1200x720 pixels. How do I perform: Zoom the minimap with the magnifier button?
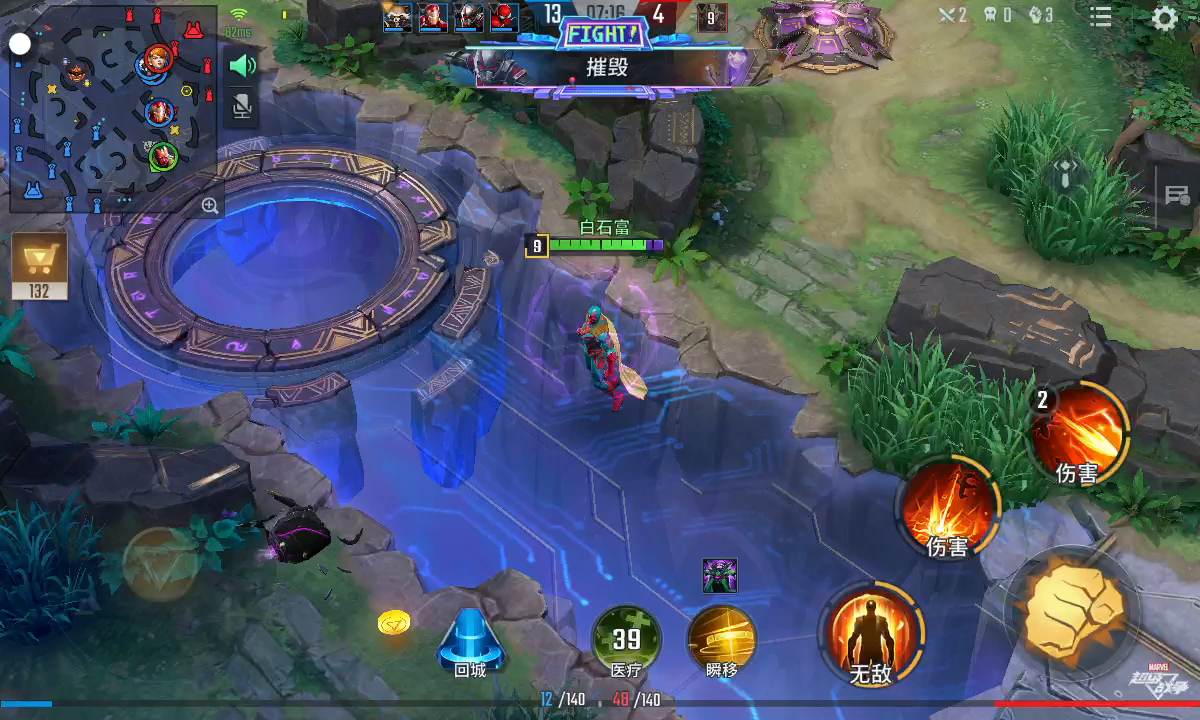(210, 206)
